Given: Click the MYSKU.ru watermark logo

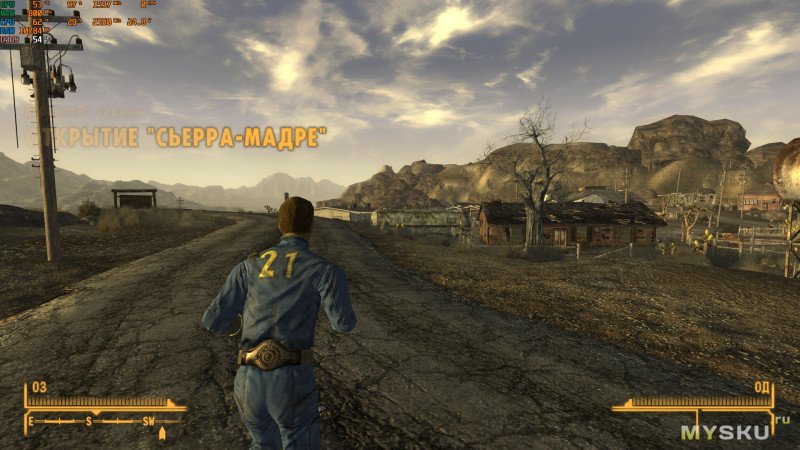Looking at the screenshot, I should coord(734,431).
